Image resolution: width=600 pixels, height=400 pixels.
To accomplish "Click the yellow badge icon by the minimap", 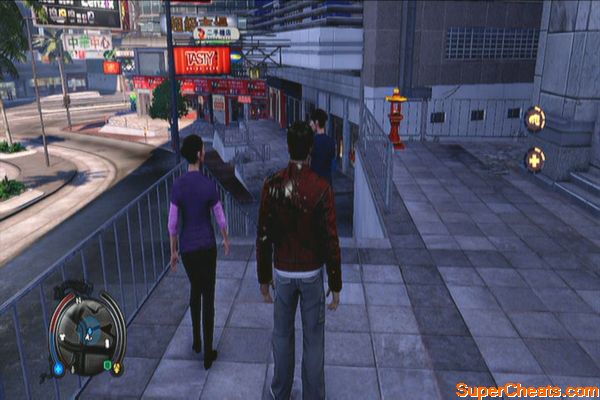I will pyautogui.click(x=119, y=367).
